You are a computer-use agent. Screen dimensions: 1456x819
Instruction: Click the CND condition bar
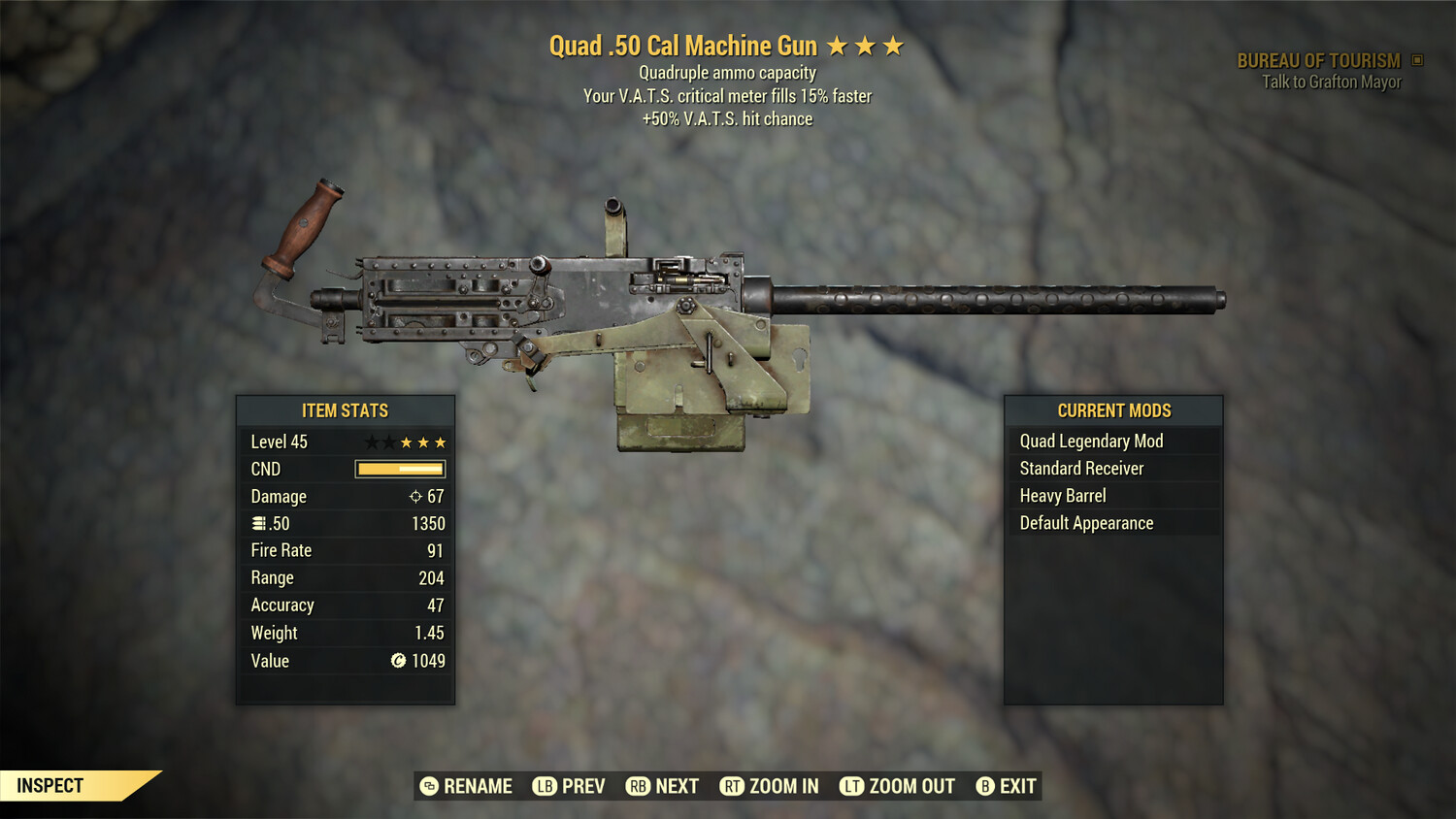[x=401, y=469]
